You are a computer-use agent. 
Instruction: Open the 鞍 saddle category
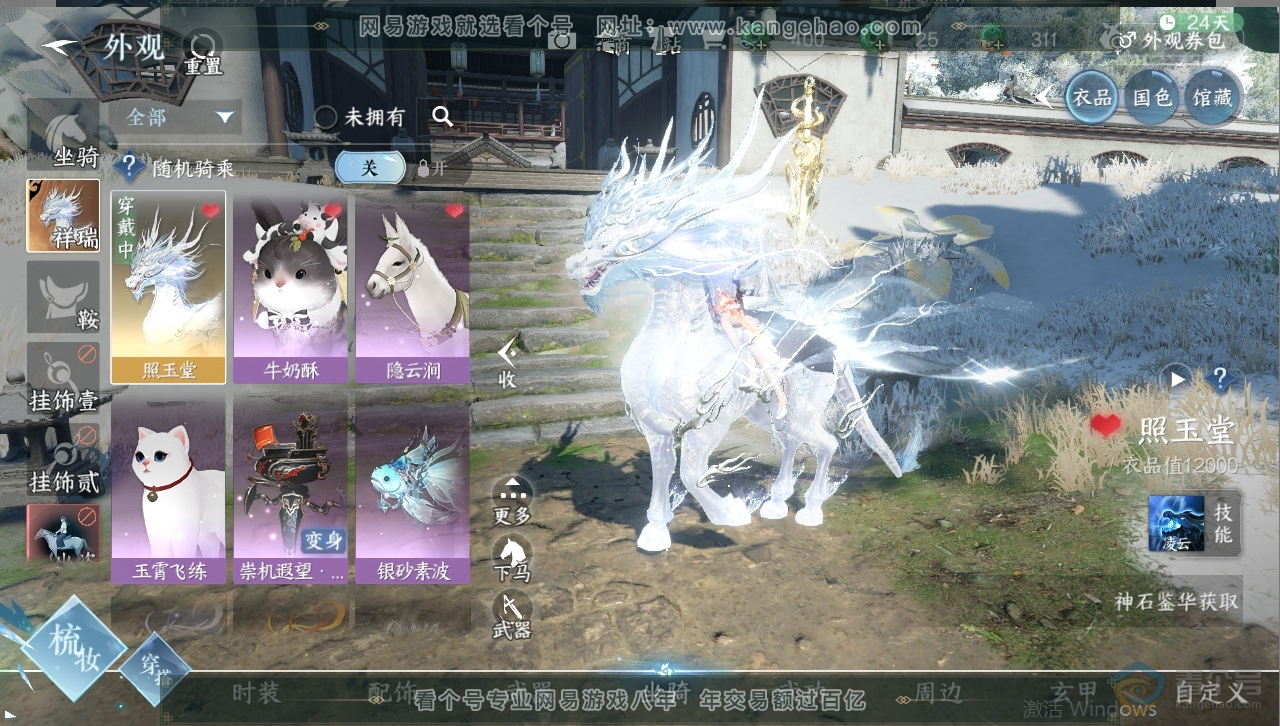pos(63,298)
